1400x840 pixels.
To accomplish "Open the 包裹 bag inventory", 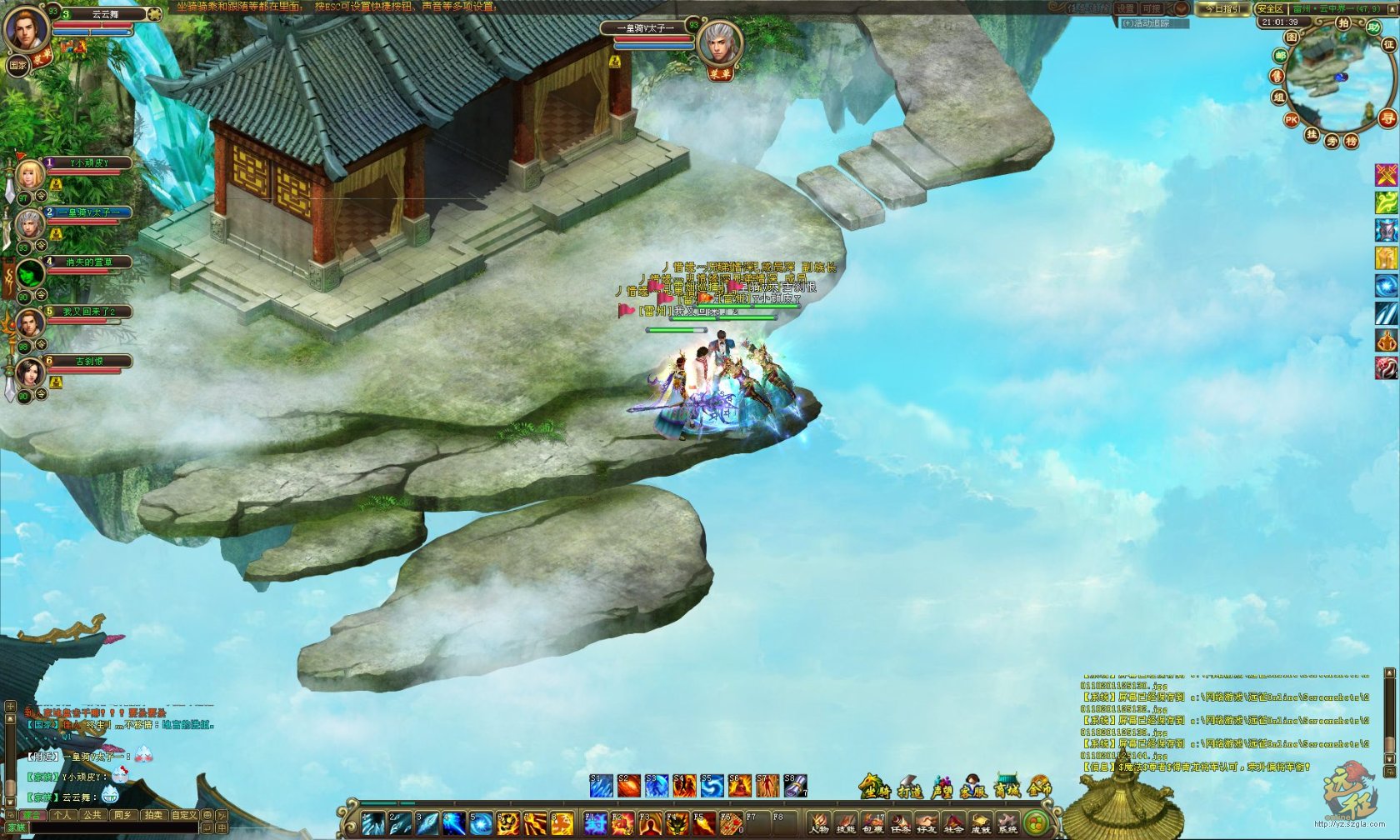I will click(872, 822).
